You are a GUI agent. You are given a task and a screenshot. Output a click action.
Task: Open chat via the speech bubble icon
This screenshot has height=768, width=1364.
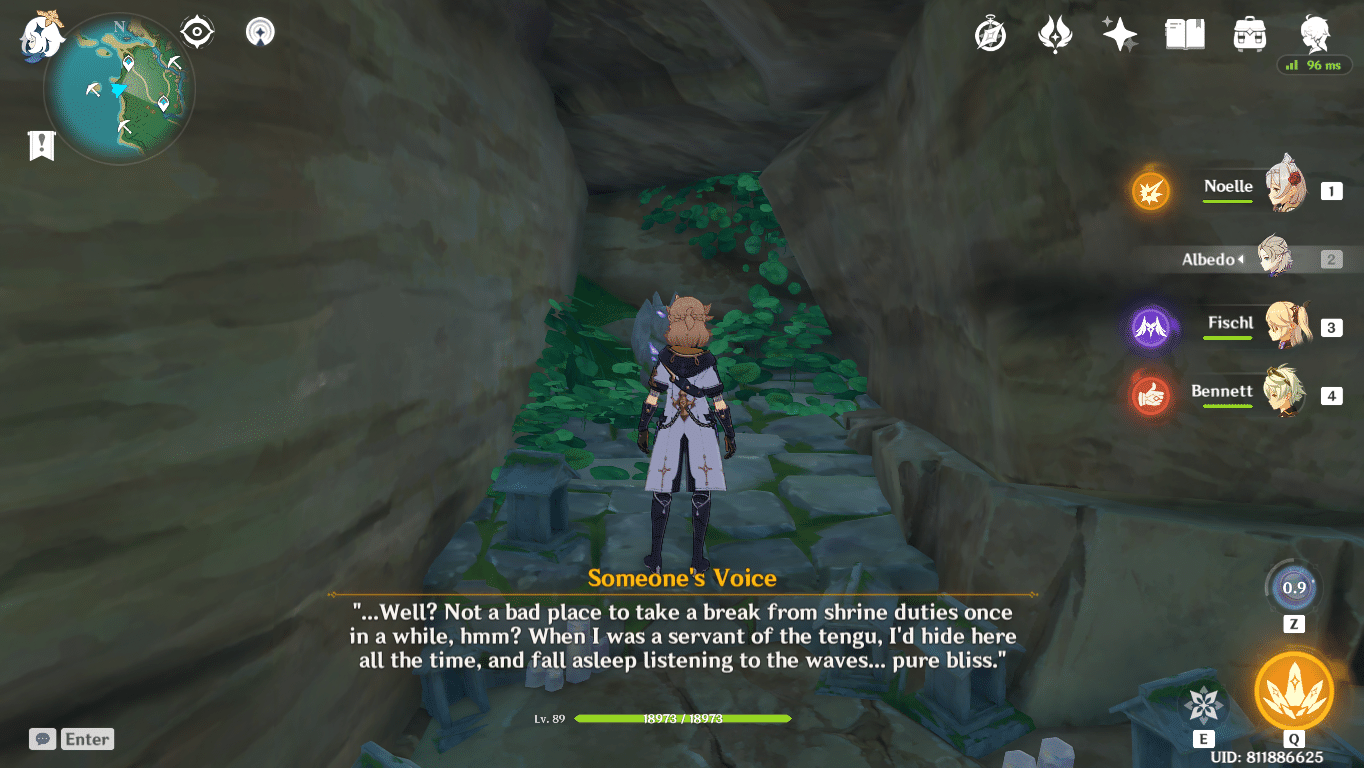[x=43, y=739]
